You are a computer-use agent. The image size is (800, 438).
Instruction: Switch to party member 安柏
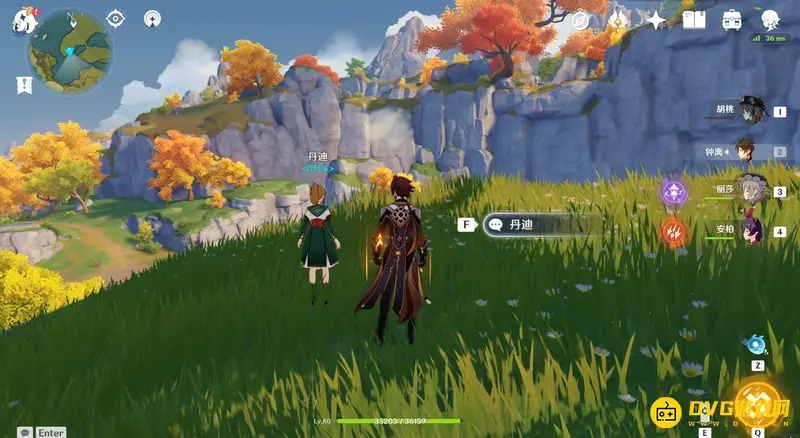pos(752,230)
